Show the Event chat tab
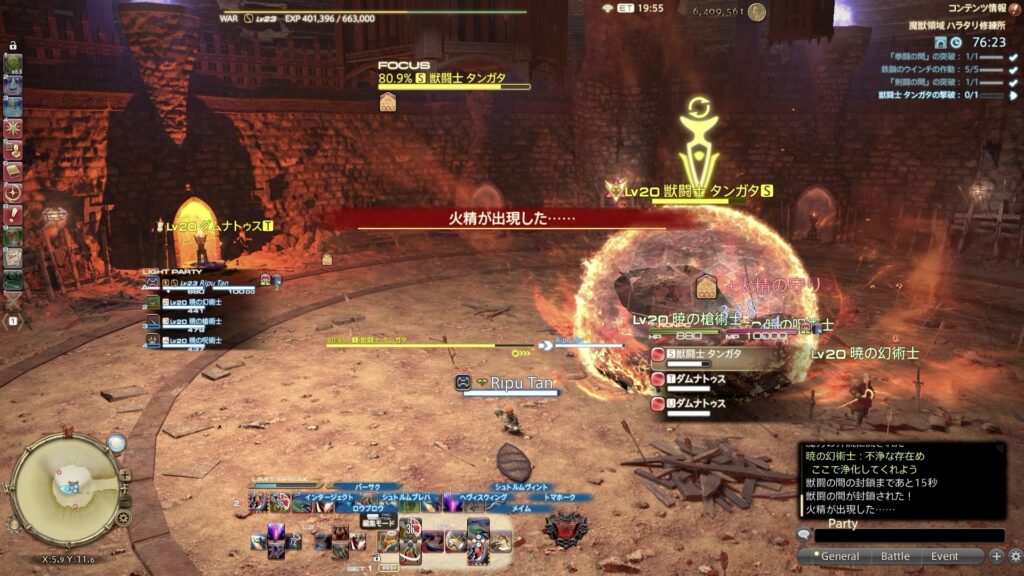The width and height of the screenshot is (1024, 576). [x=944, y=556]
